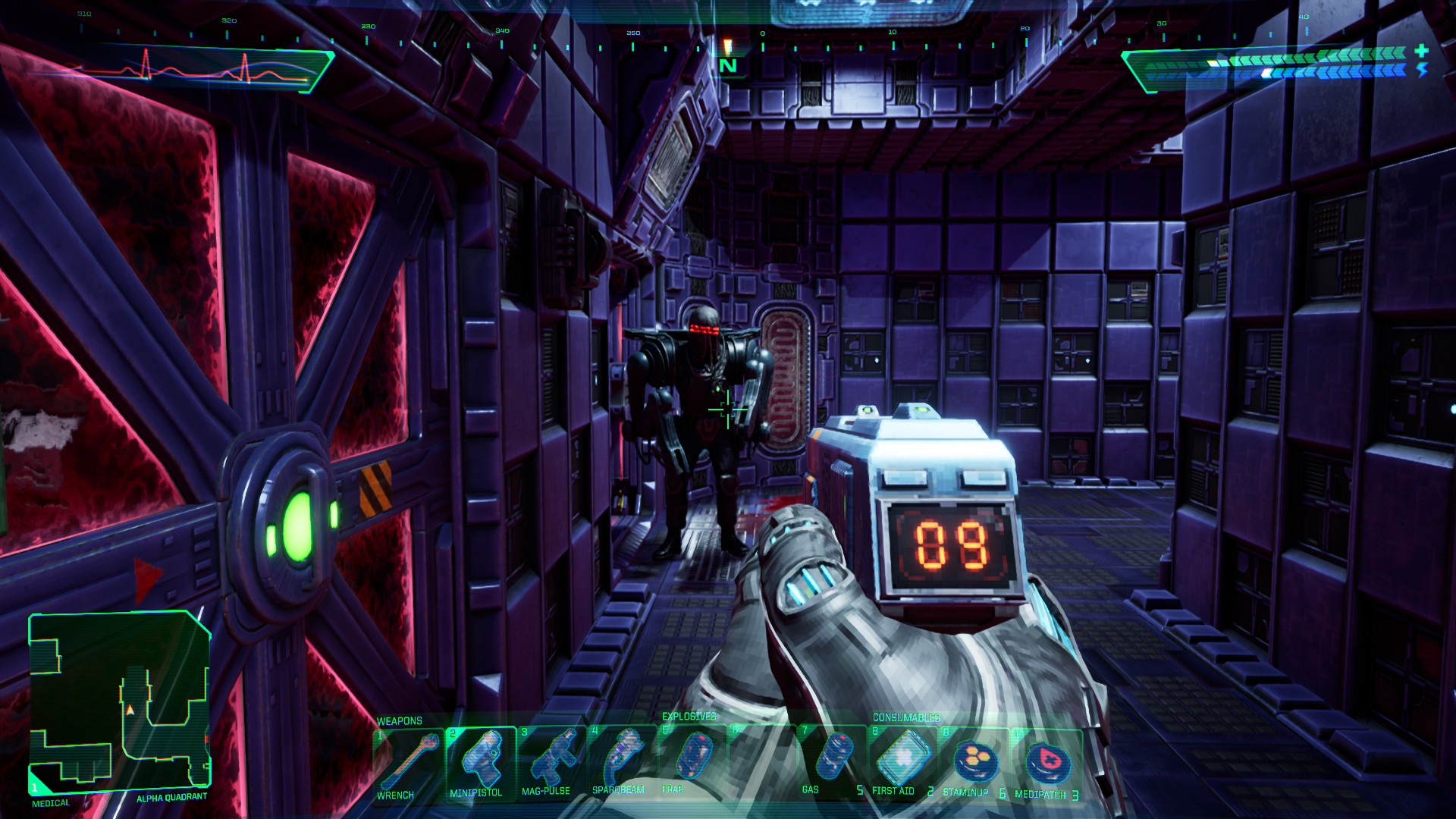Select the Wrench weapon slot
The height and width of the screenshot is (819, 1456).
coord(408,763)
